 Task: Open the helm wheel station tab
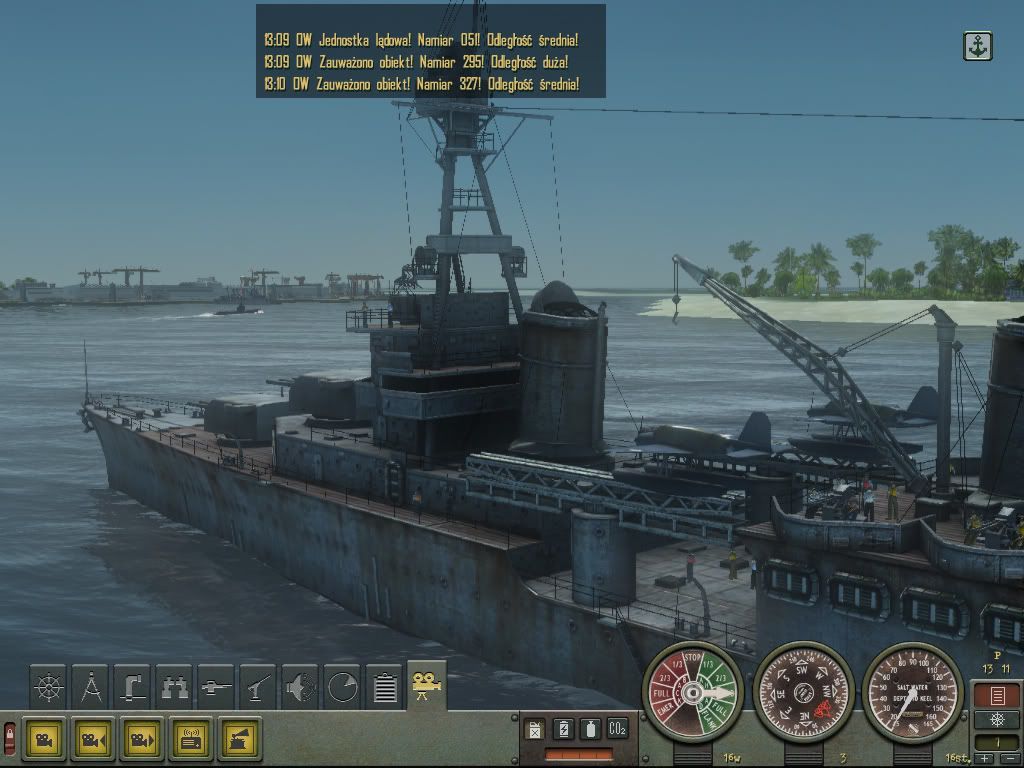48,688
